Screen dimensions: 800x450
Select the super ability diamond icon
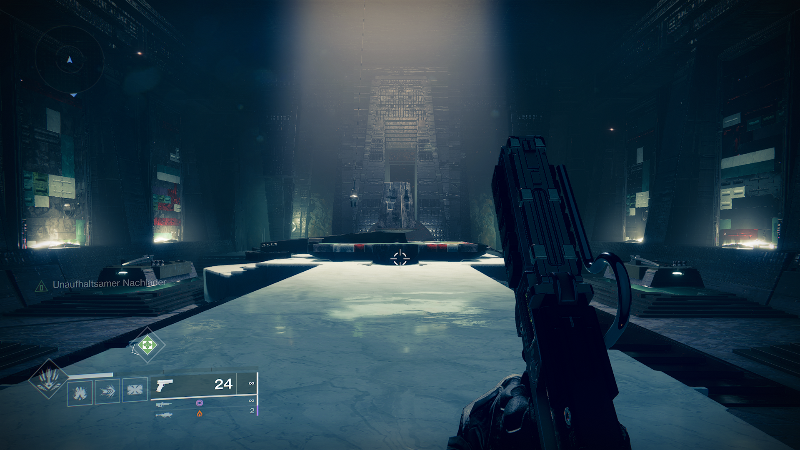click(47, 379)
